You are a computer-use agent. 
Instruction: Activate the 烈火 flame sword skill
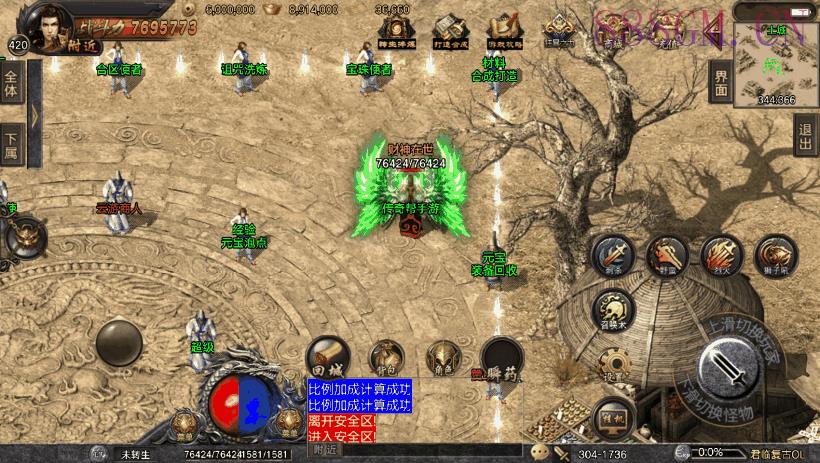tap(721, 256)
